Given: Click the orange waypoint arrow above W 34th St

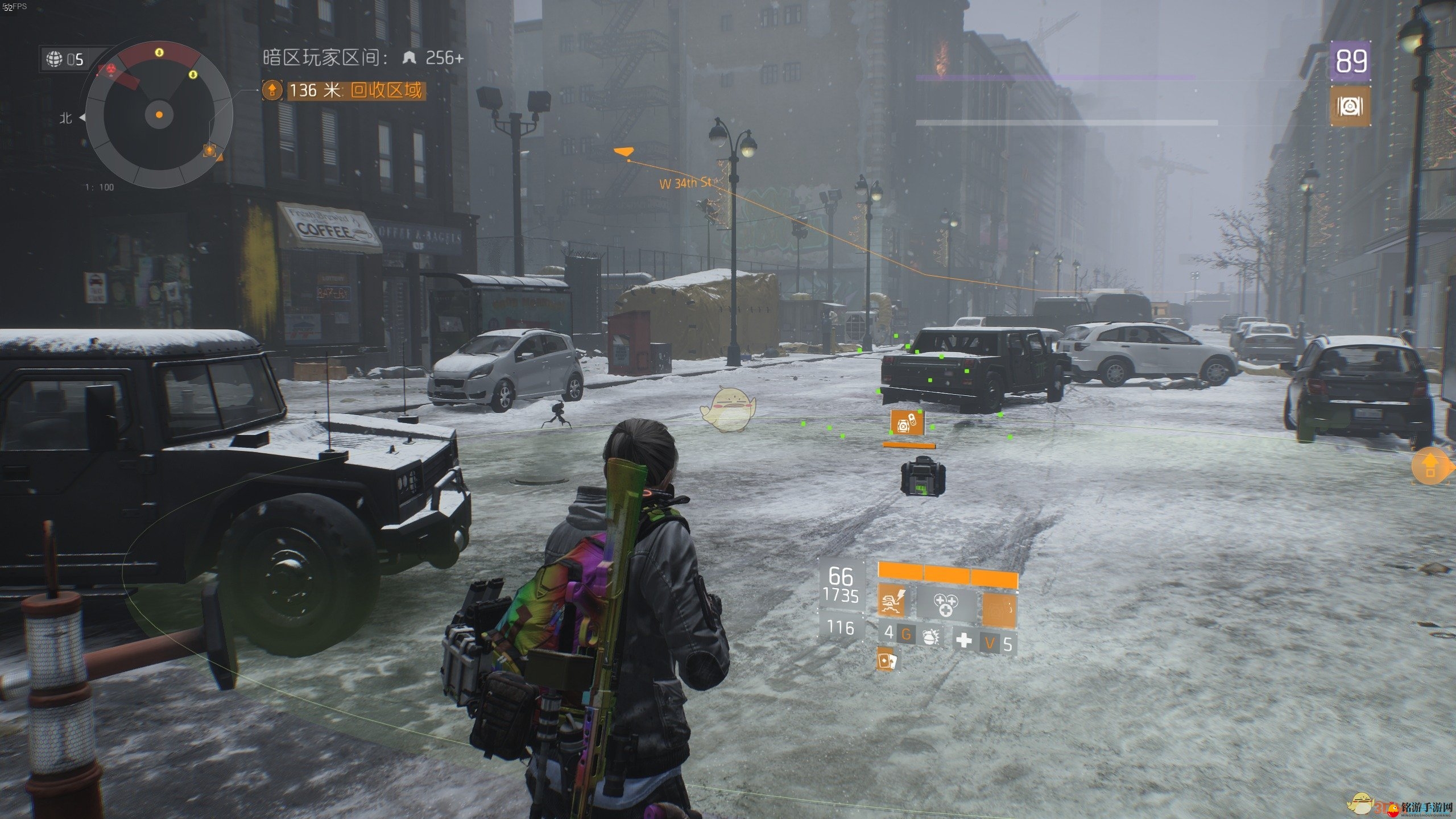Looking at the screenshot, I should point(623,151).
